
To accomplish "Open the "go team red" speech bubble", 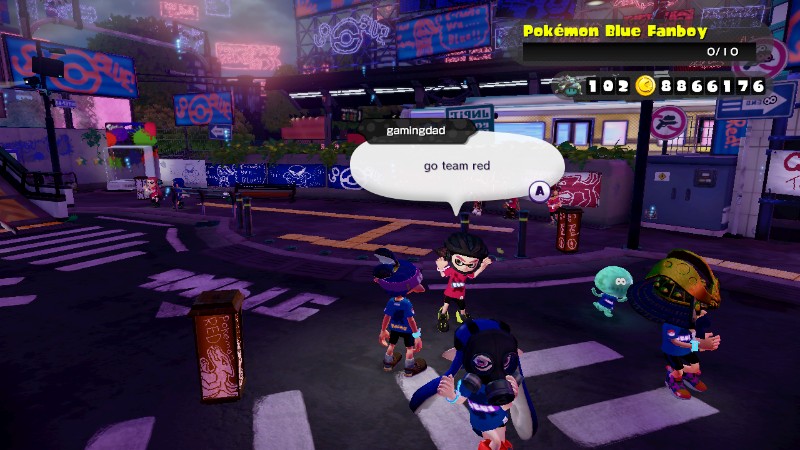I will pyautogui.click(x=457, y=167).
